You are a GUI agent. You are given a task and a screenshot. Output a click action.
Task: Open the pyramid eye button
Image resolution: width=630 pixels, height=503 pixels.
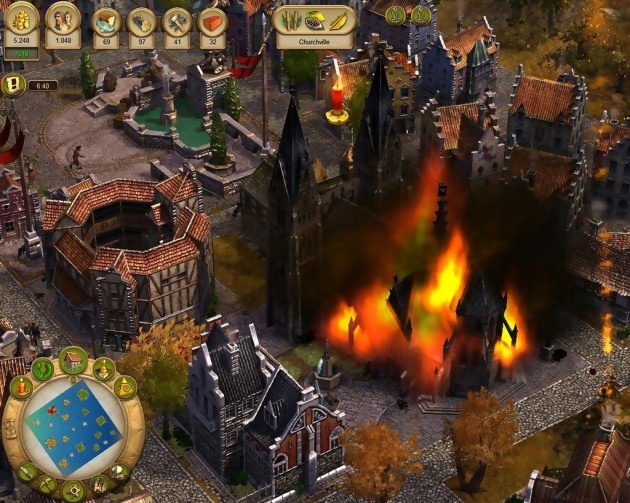[x=126, y=387]
